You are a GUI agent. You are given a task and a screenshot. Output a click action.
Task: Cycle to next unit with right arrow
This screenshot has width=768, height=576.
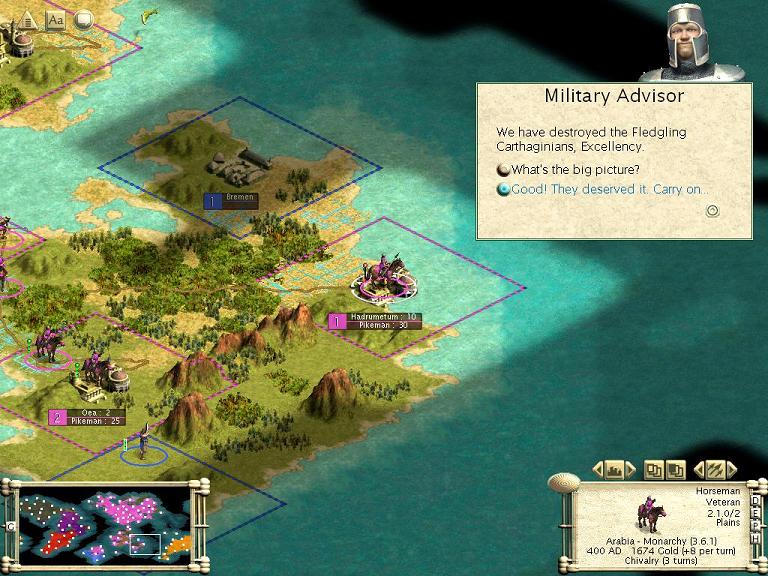pyautogui.click(x=732, y=468)
